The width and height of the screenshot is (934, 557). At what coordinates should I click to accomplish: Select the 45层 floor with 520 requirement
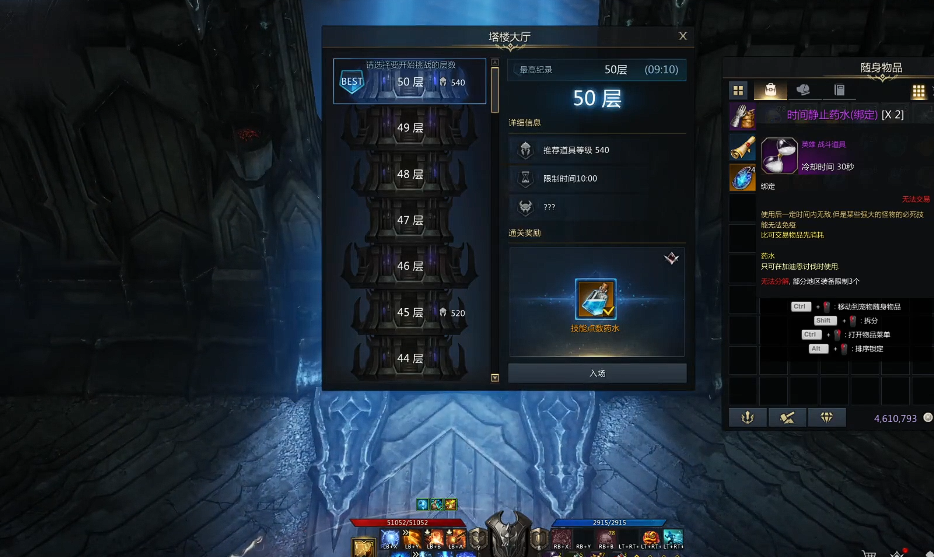point(410,312)
